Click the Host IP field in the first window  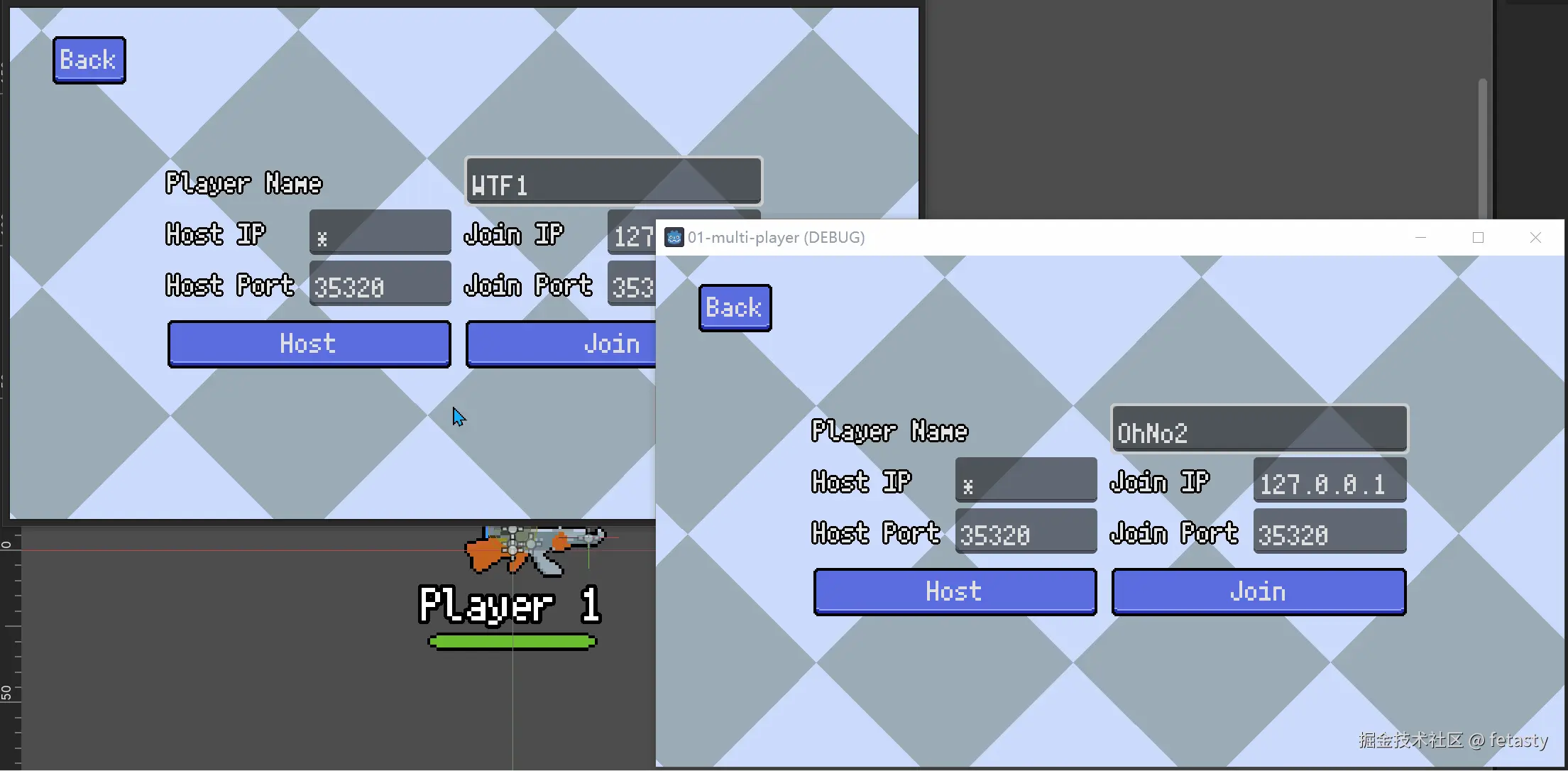coord(380,232)
